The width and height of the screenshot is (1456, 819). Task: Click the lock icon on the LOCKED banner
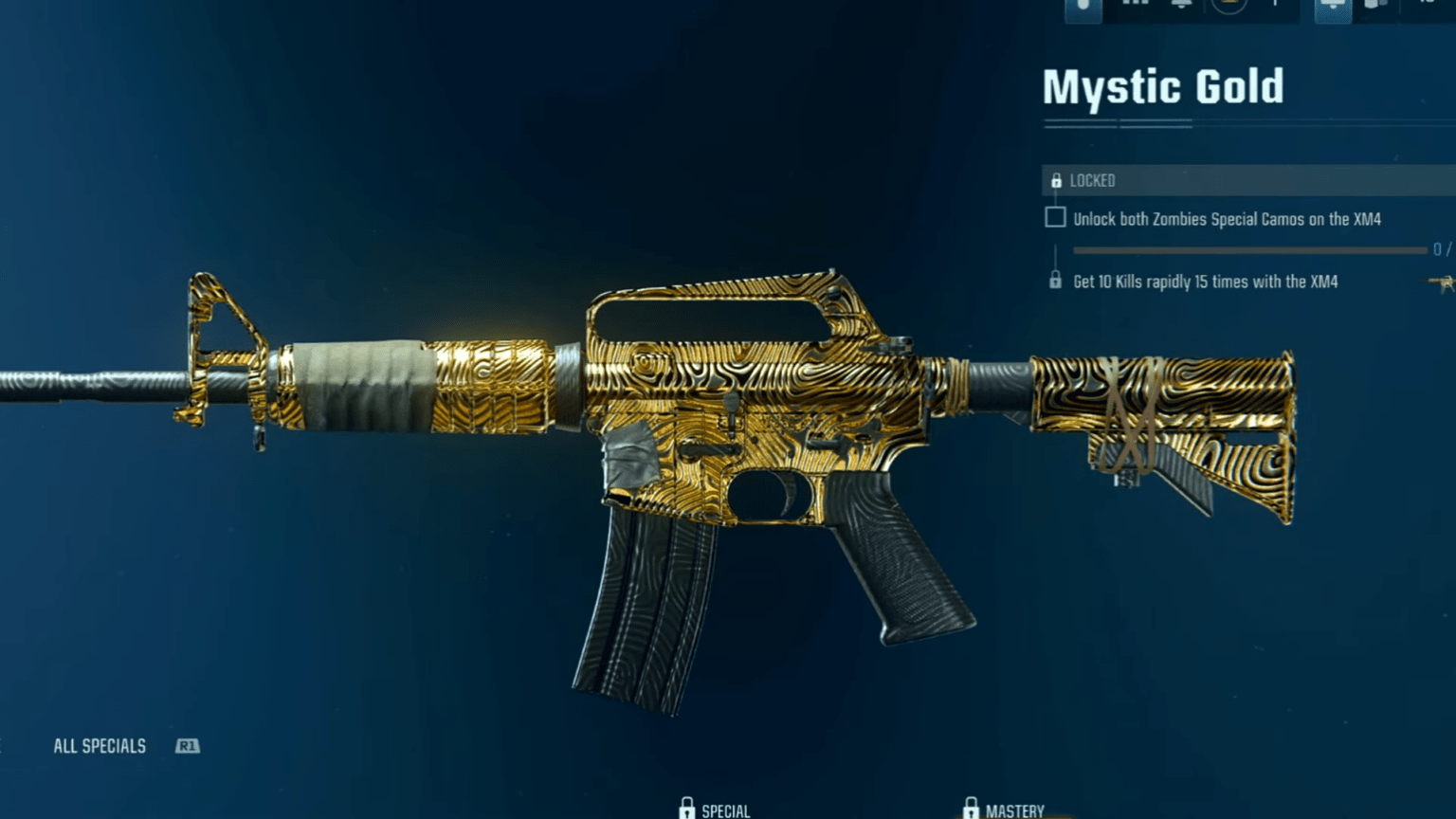1057,180
